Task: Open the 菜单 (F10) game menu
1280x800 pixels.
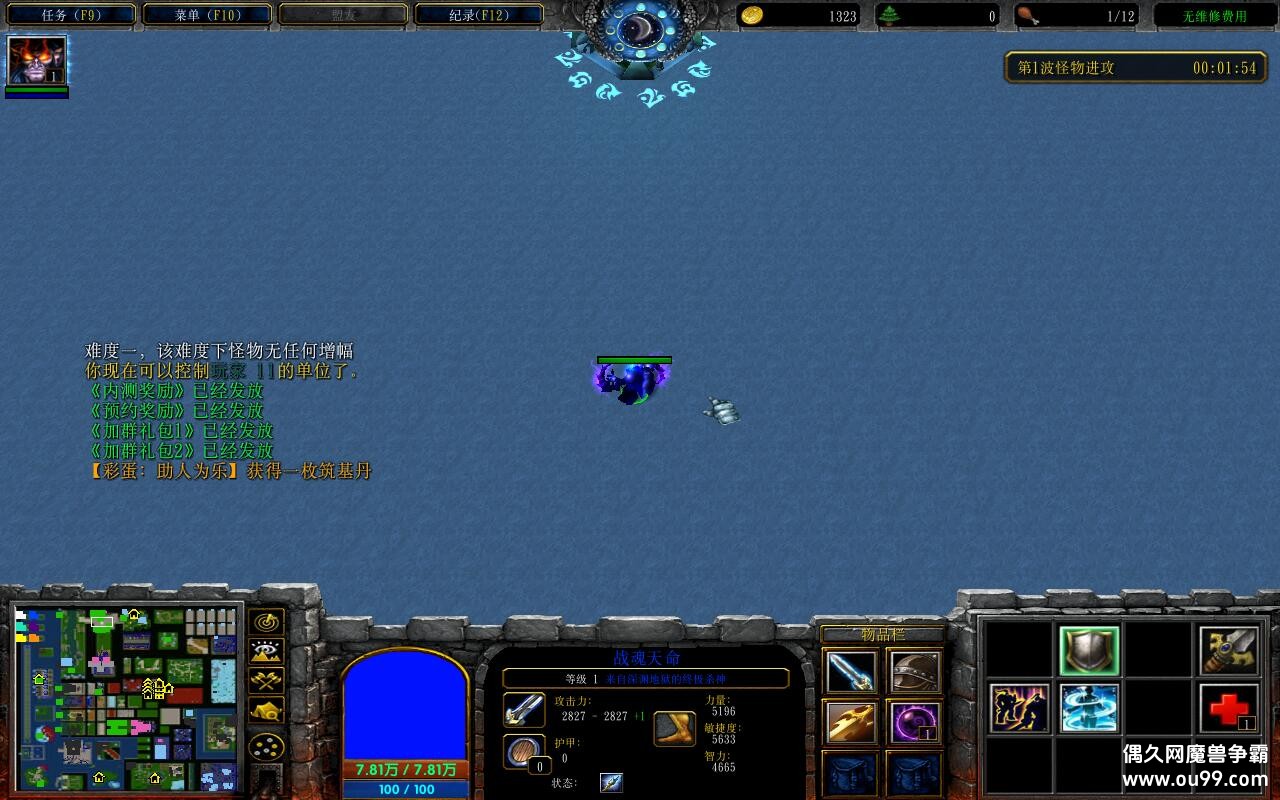Action: [x=207, y=15]
